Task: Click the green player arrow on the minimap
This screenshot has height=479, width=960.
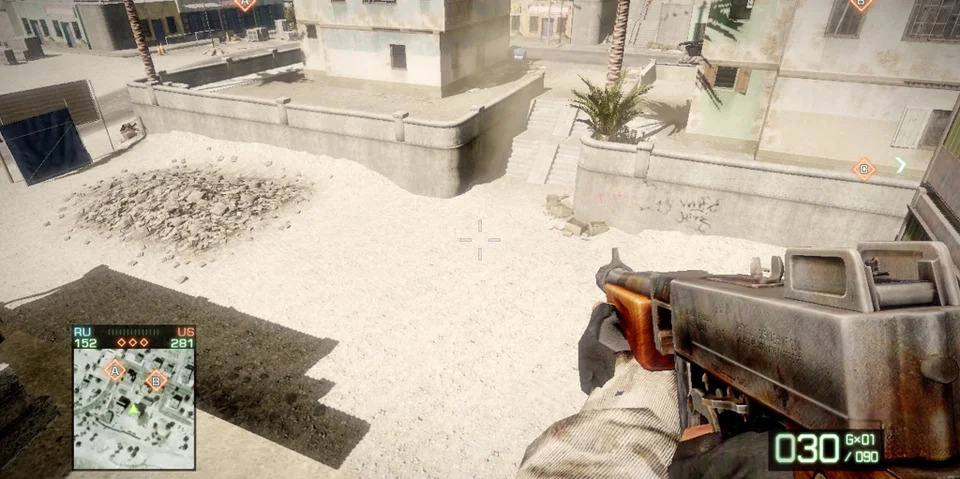Action: 133,408
